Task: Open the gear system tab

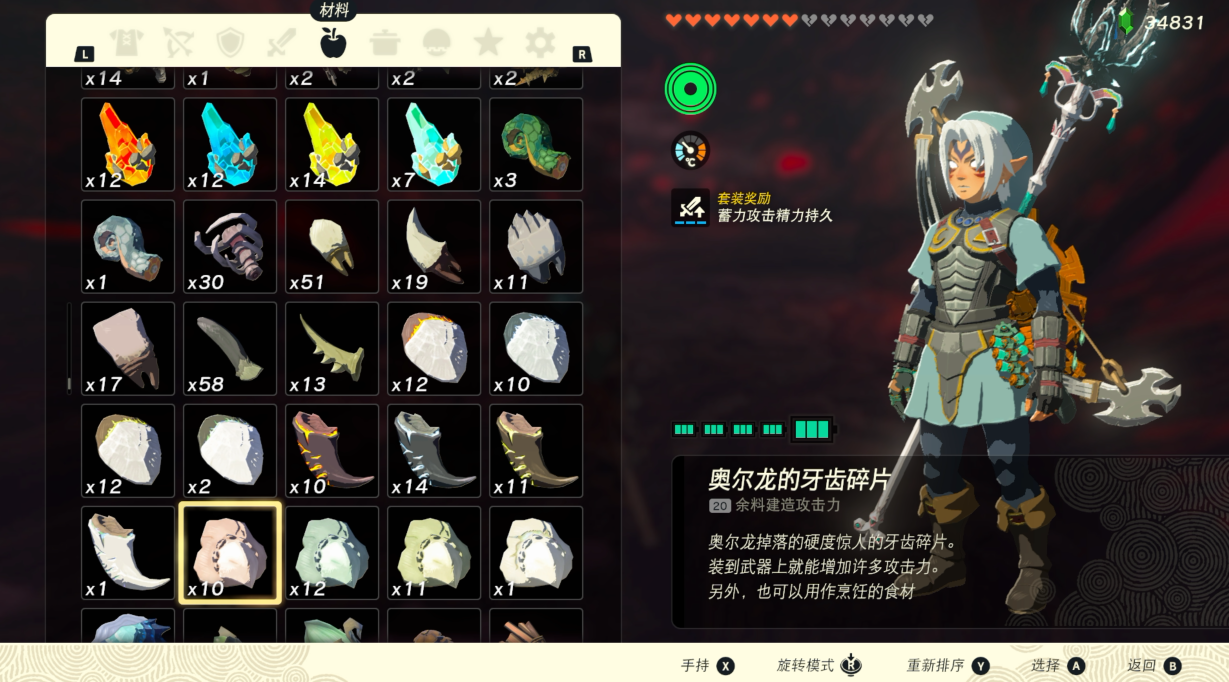Action: (540, 42)
